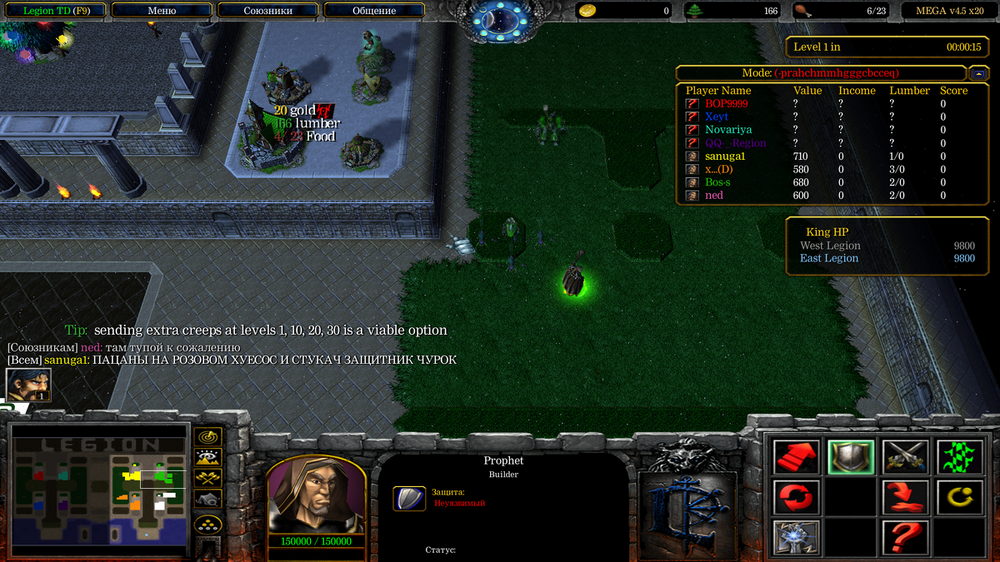Choose the crossed swords command
This screenshot has width=1000, height=562.
pyautogui.click(x=905, y=457)
